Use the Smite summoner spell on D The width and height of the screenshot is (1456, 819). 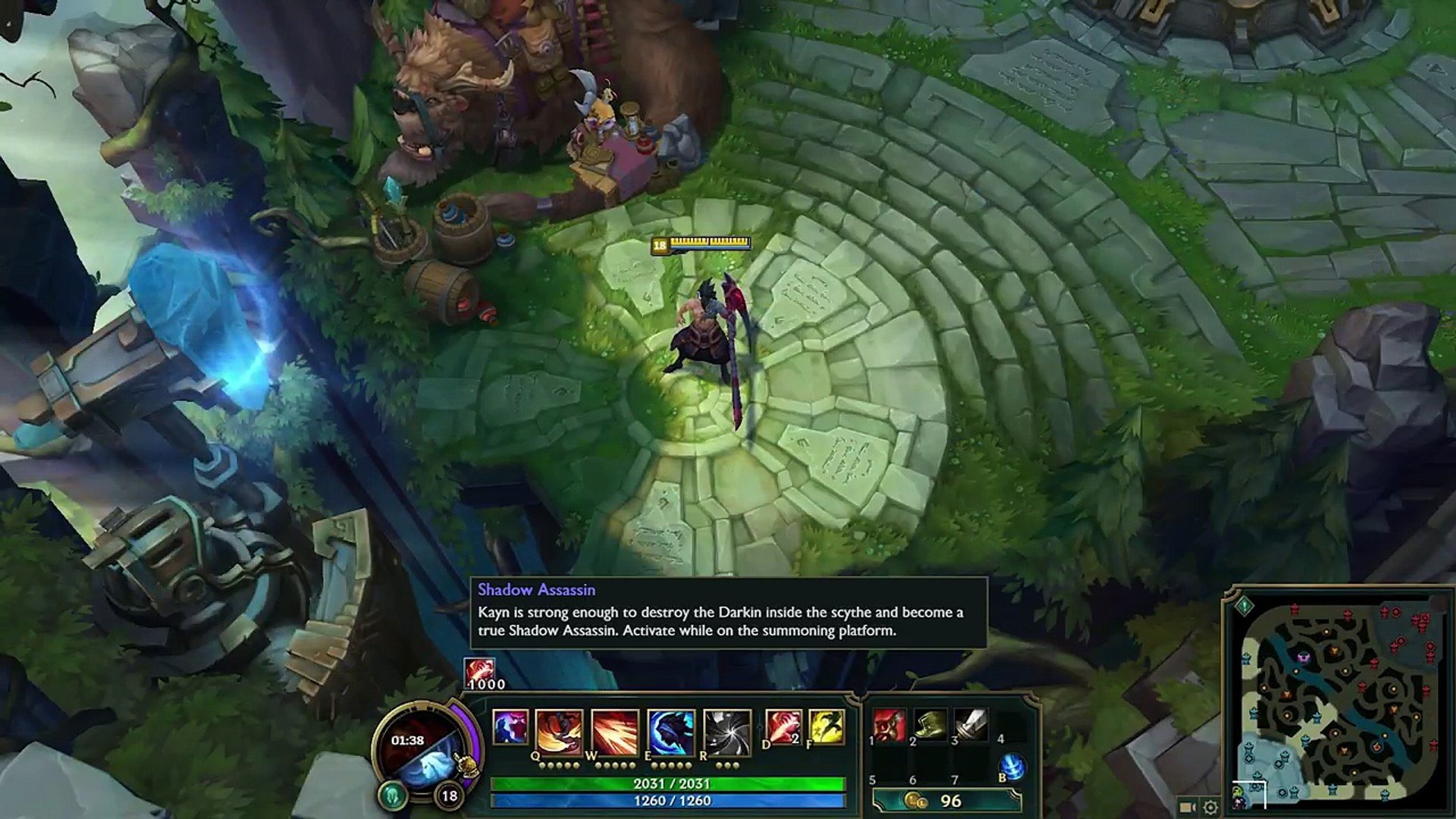pyautogui.click(x=783, y=727)
